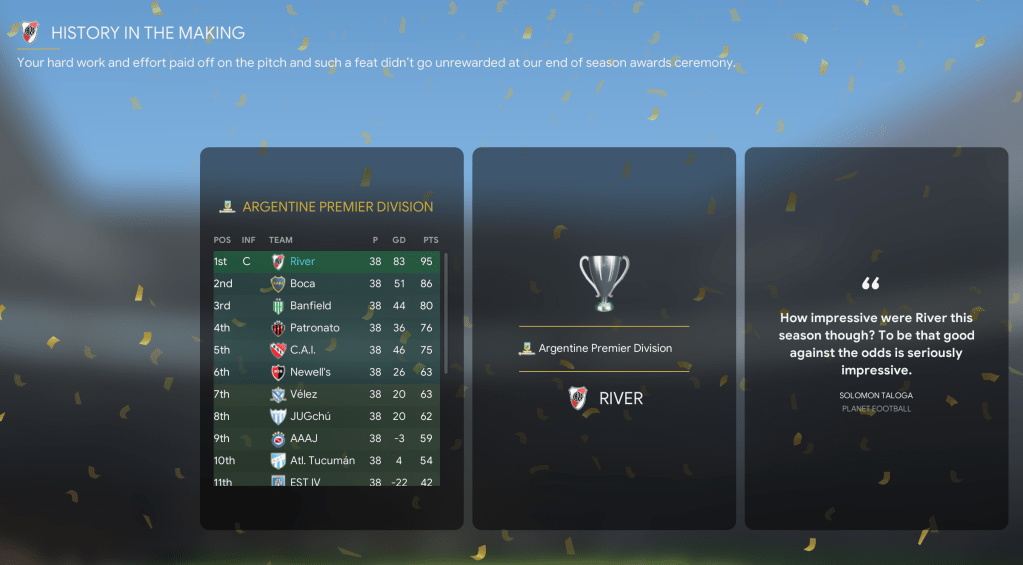1023x565 pixels.
Task: Click River crest beside History in the Making
Action: [30, 32]
